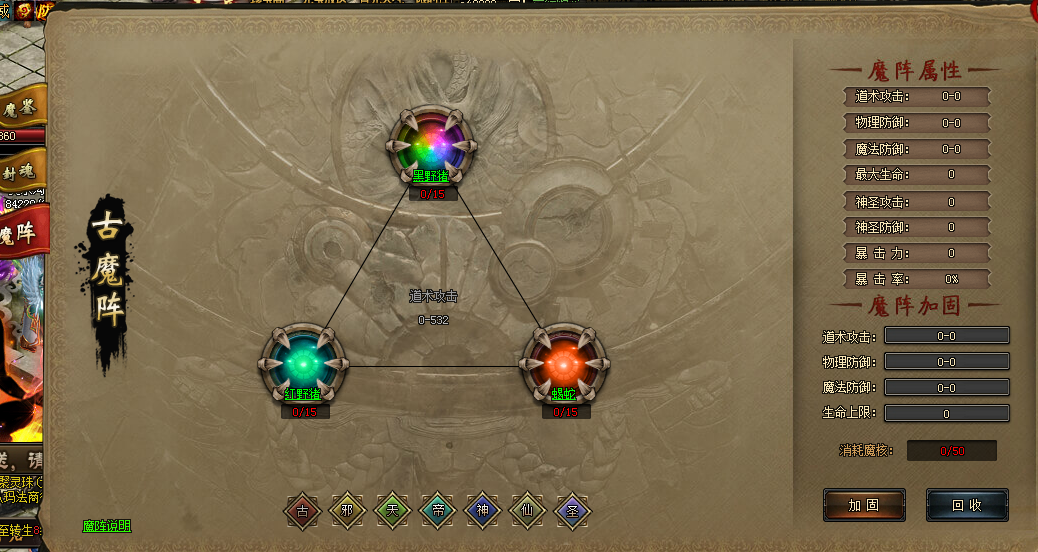Open the 魔鉴 side tab

(21, 108)
